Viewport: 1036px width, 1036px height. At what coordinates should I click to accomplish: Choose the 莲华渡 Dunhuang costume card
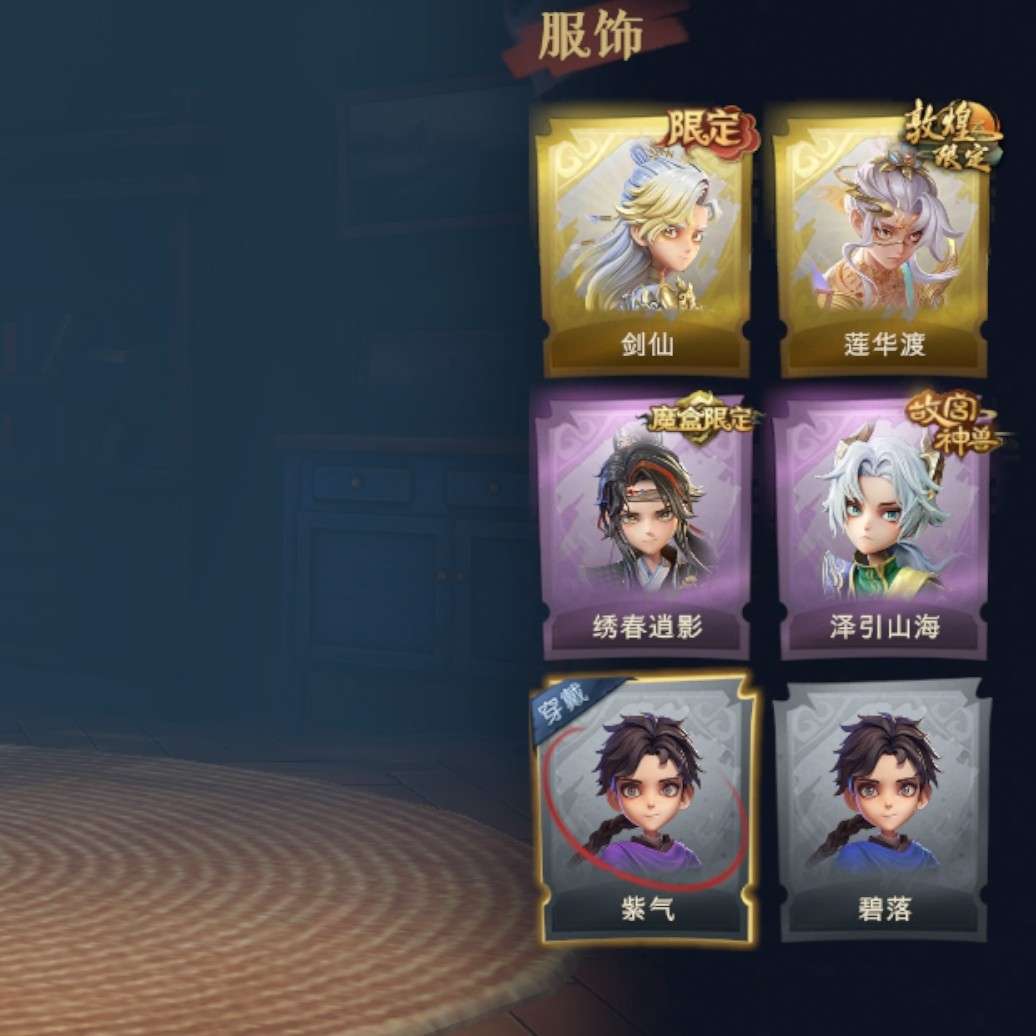(x=883, y=240)
